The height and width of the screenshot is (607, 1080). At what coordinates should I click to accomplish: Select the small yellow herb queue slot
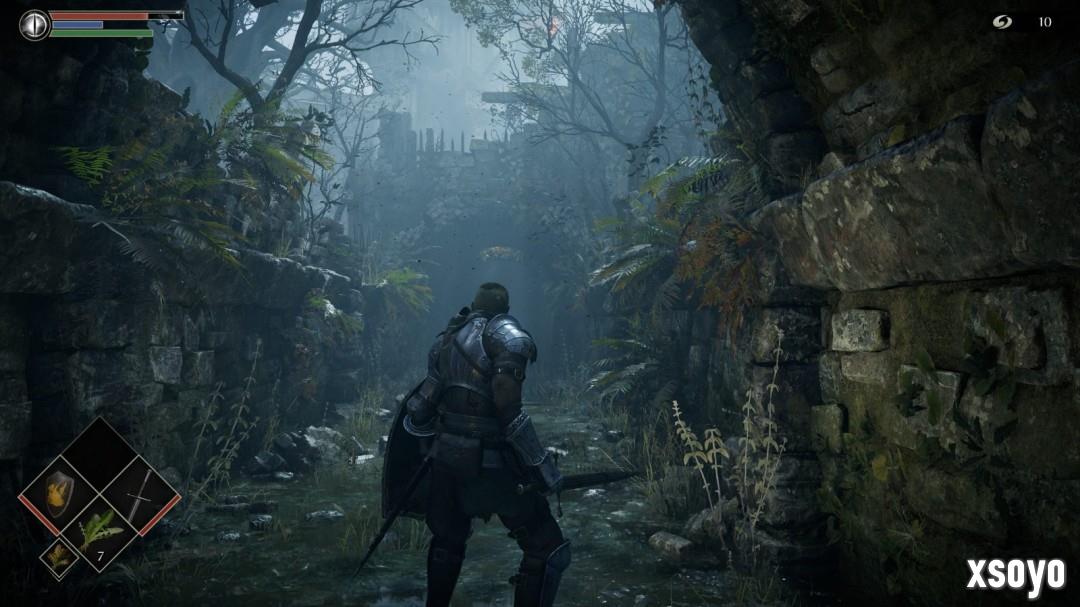[x=58, y=557]
